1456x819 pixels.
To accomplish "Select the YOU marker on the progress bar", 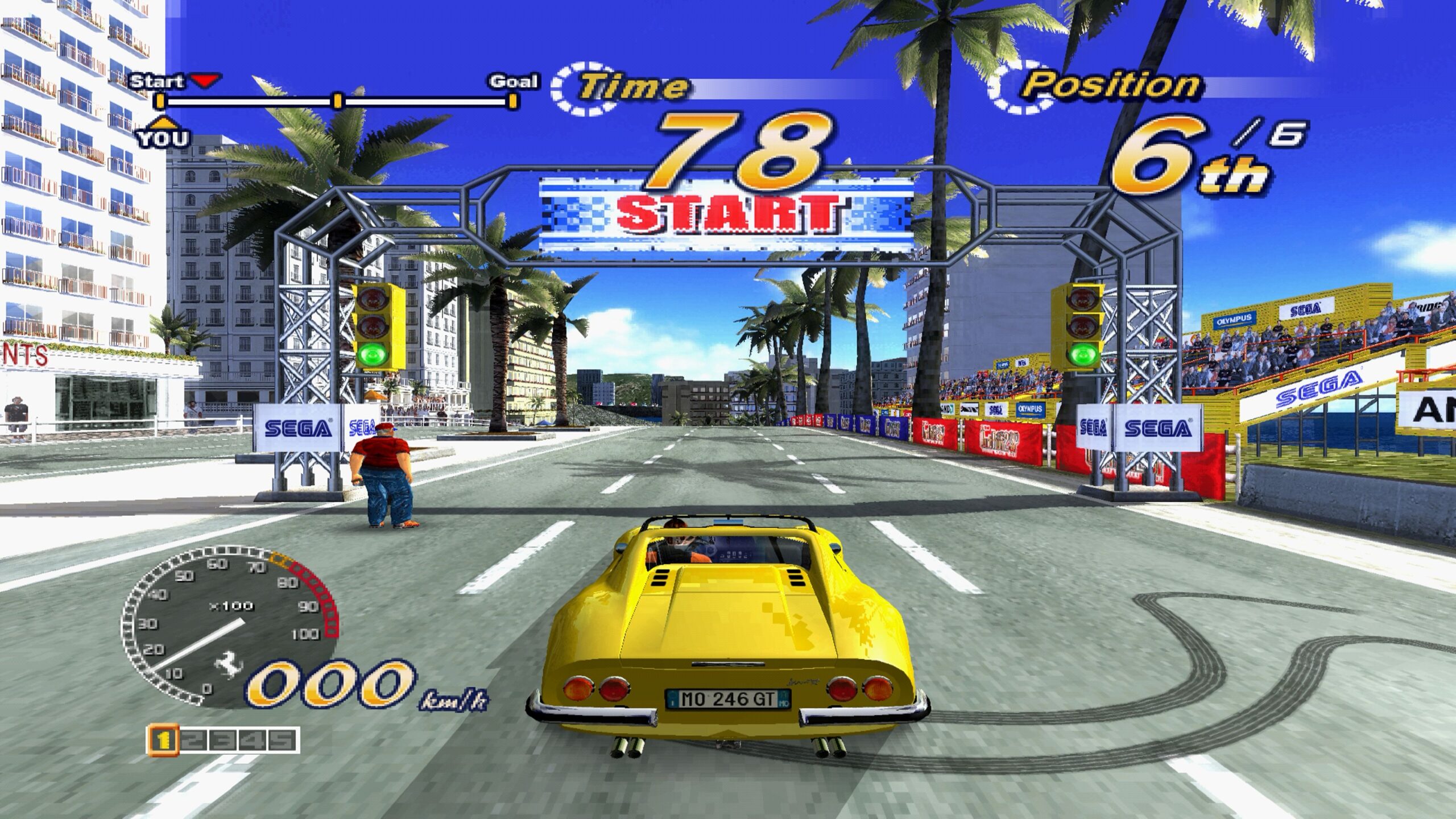I will pyautogui.click(x=163, y=134).
